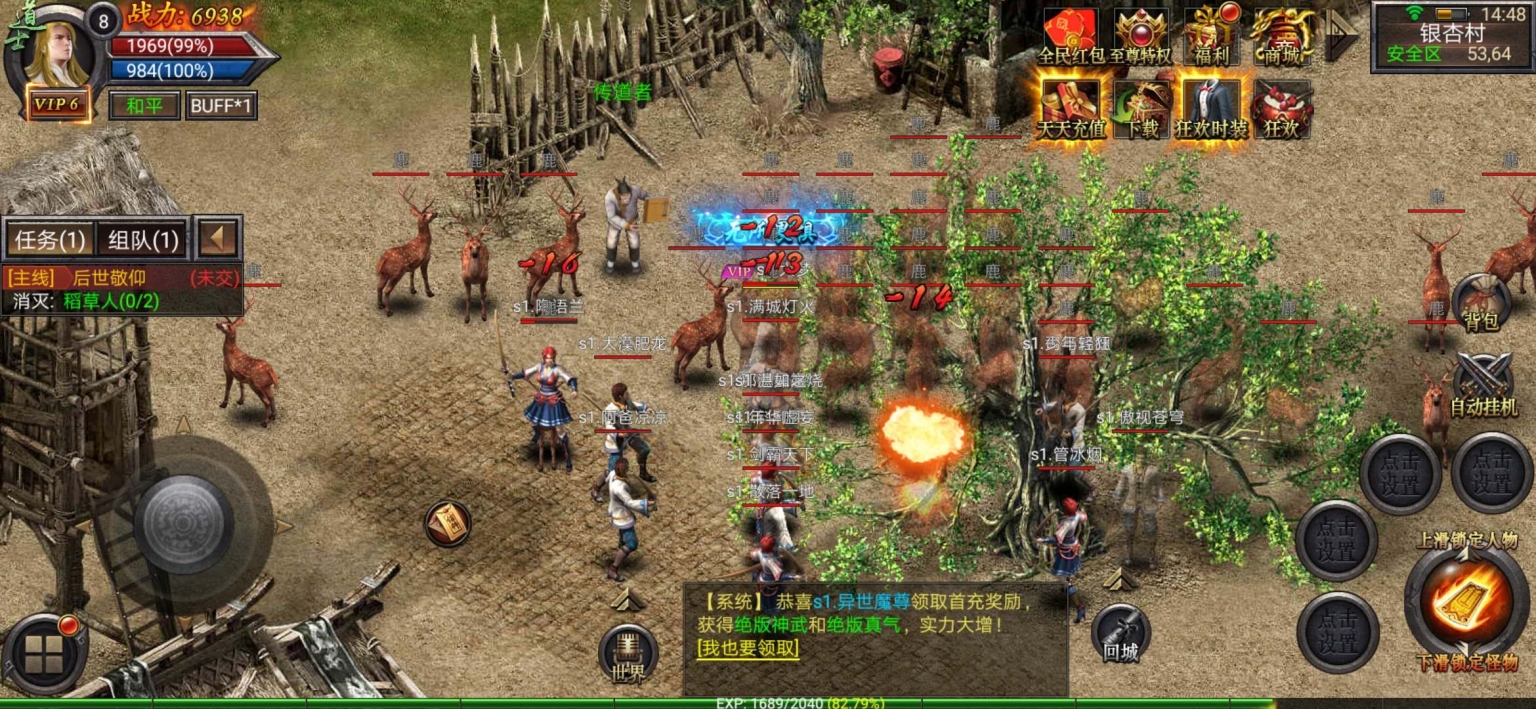Show the BUFF*1 status list
1536x709 pixels.
coord(221,105)
